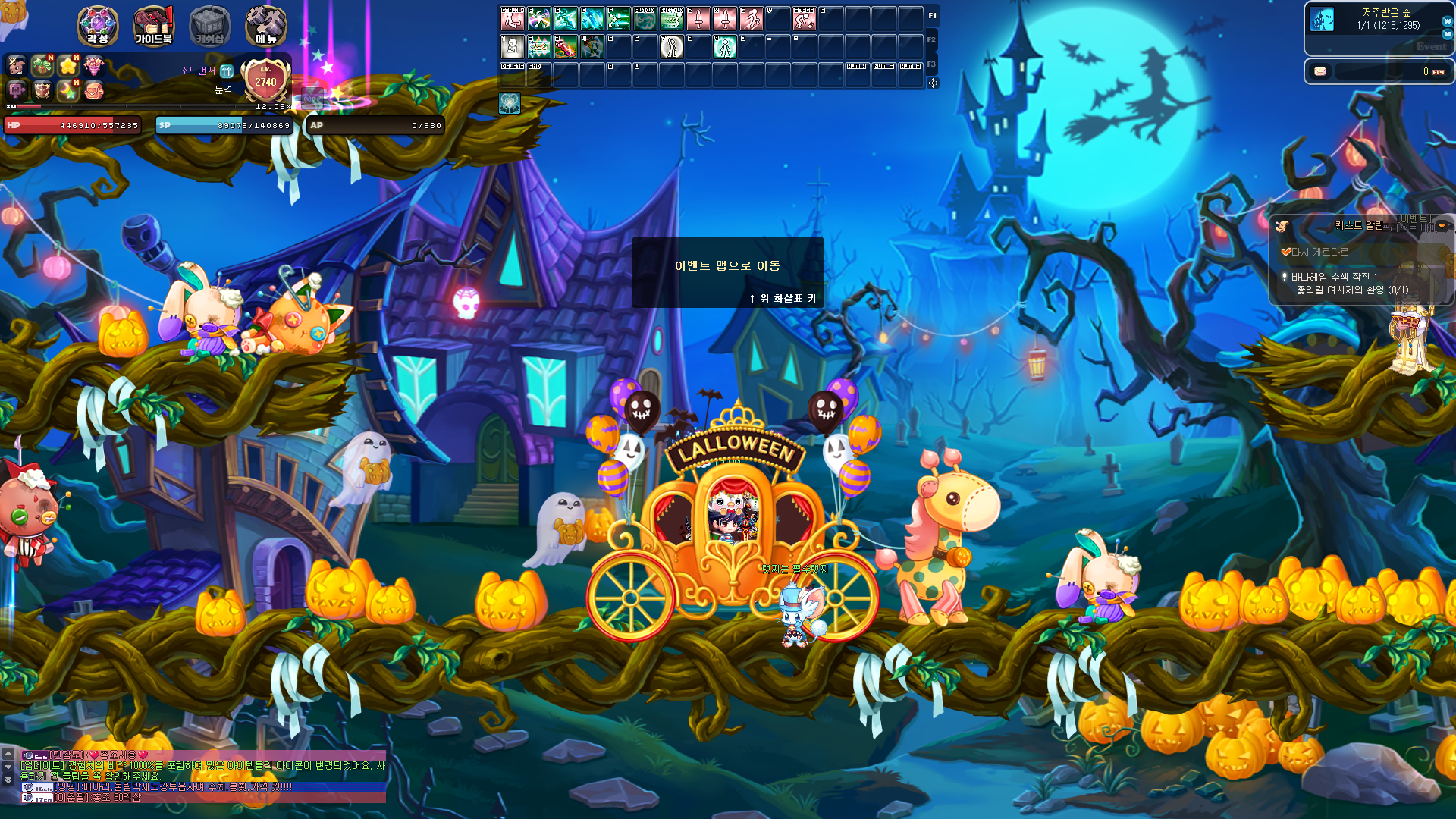Click the moon and star icon
The width and height of the screenshot is (1456, 819).
[68, 92]
